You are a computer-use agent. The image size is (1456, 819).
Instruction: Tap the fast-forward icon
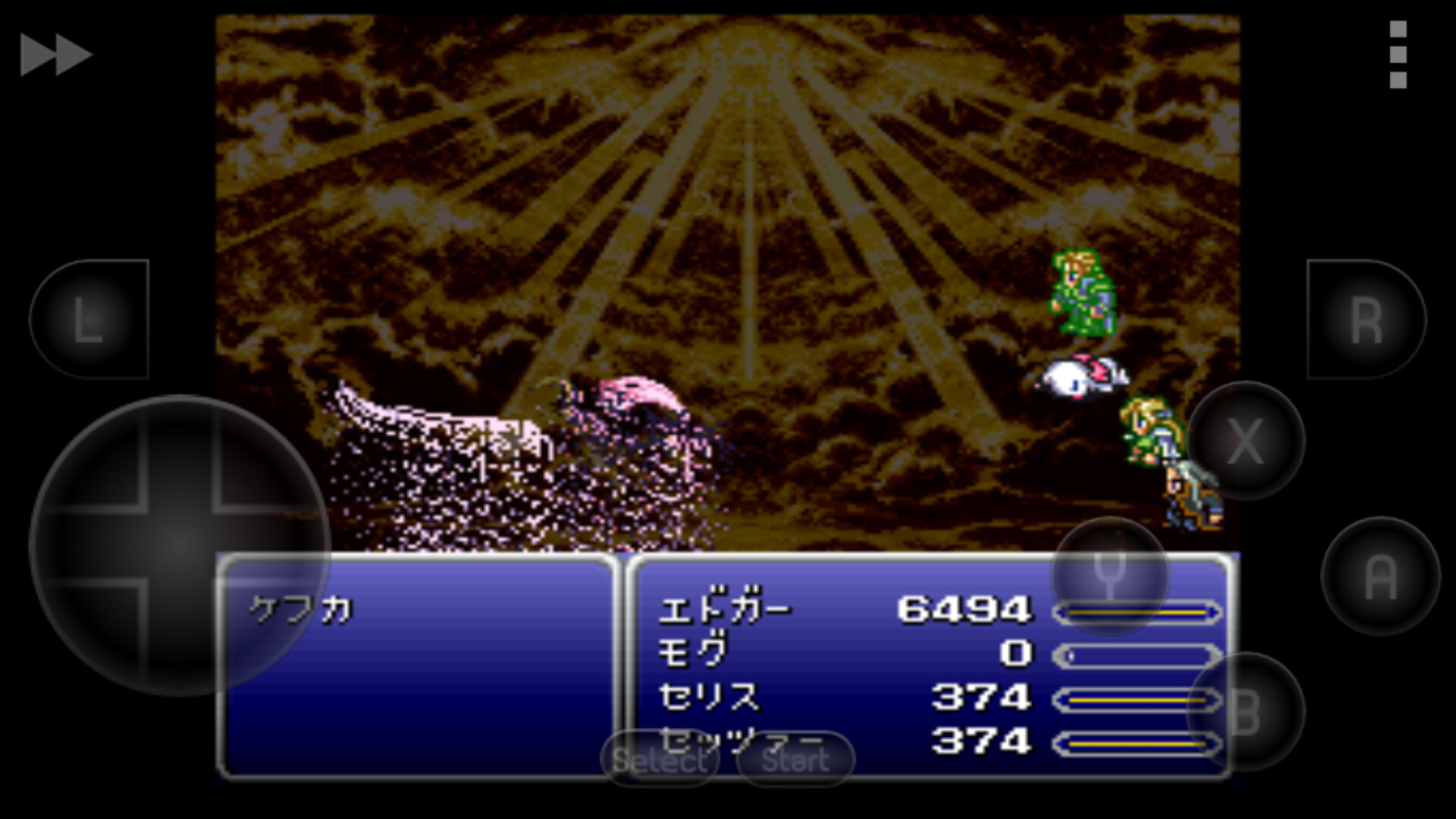coord(57,53)
